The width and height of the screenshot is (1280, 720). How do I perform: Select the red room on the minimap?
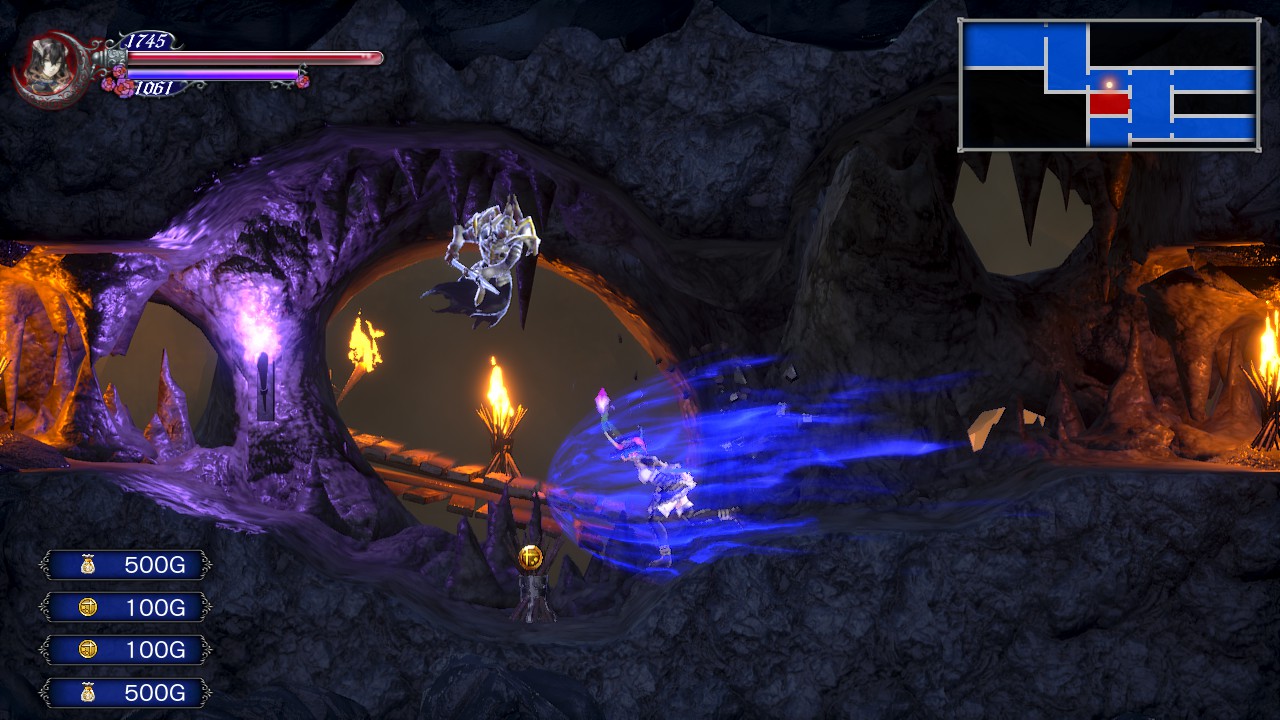click(x=1109, y=103)
